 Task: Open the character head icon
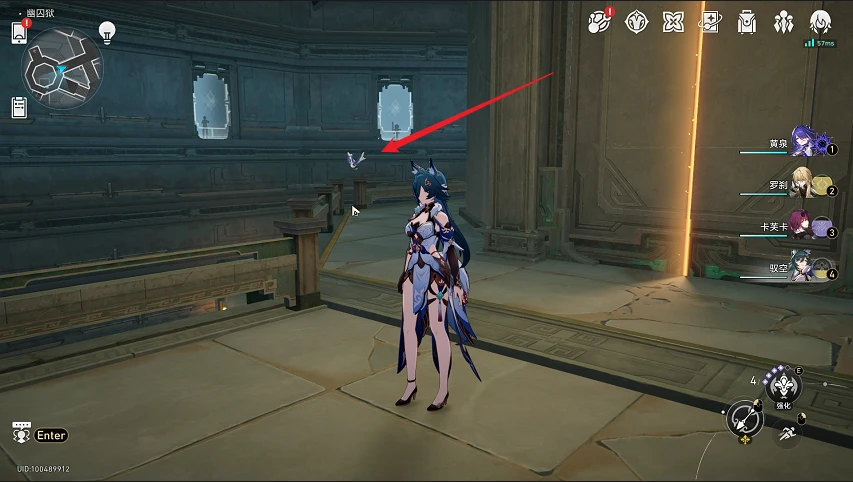pos(821,20)
